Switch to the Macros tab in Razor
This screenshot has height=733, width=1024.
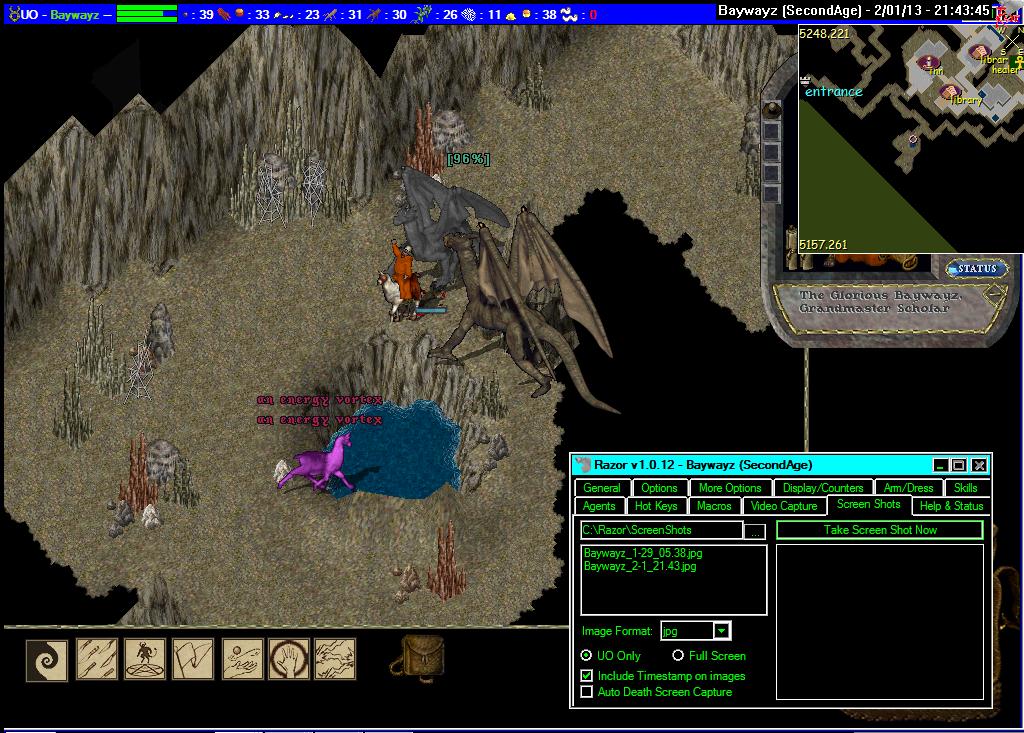[714, 506]
